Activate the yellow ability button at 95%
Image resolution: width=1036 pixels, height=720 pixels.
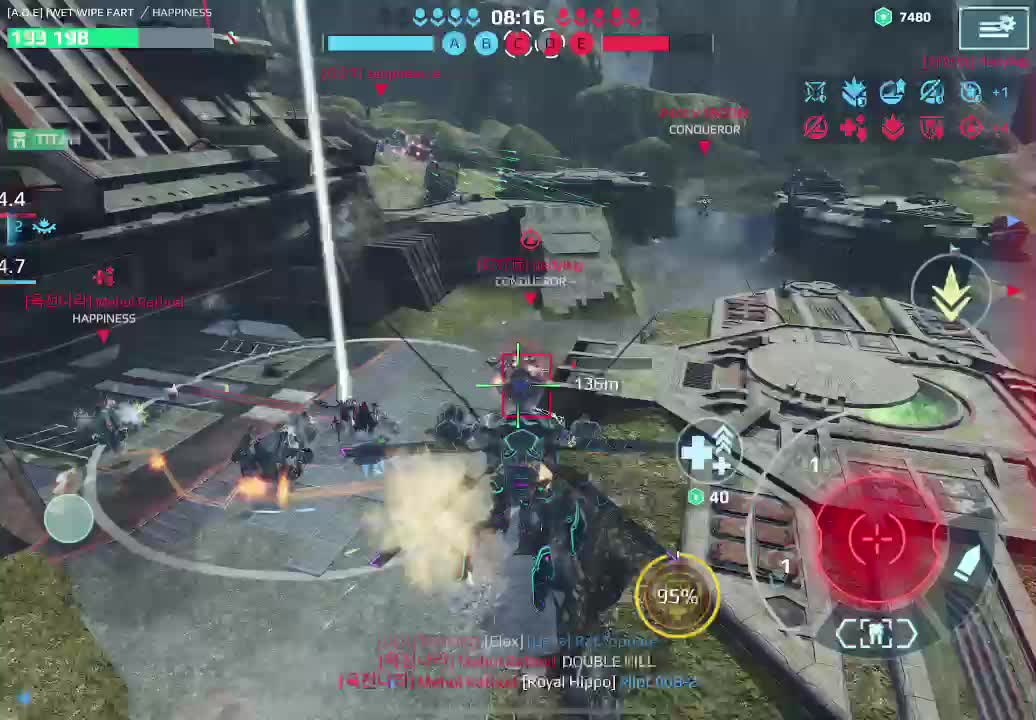(677, 597)
